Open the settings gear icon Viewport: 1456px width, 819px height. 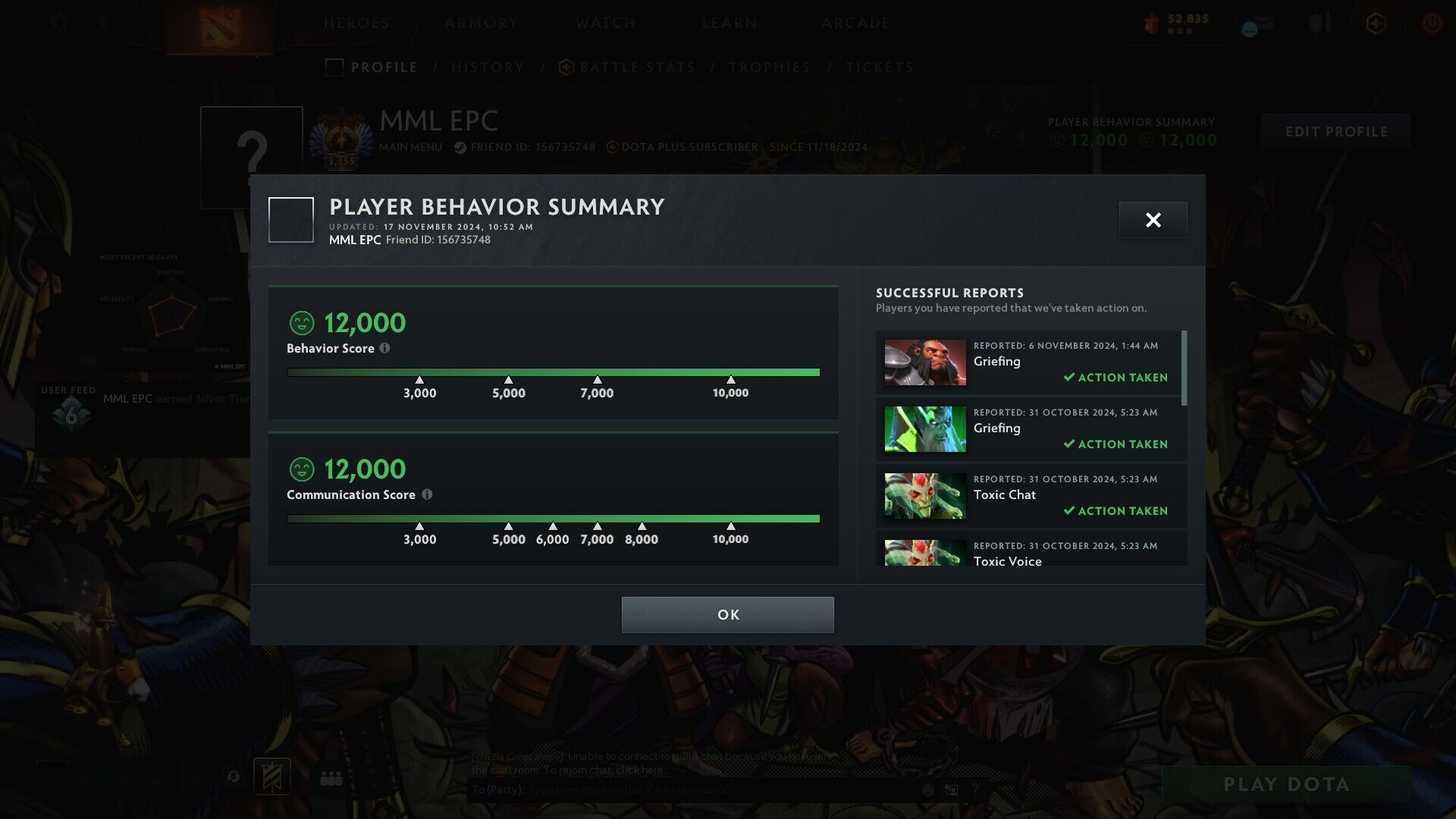point(58,22)
